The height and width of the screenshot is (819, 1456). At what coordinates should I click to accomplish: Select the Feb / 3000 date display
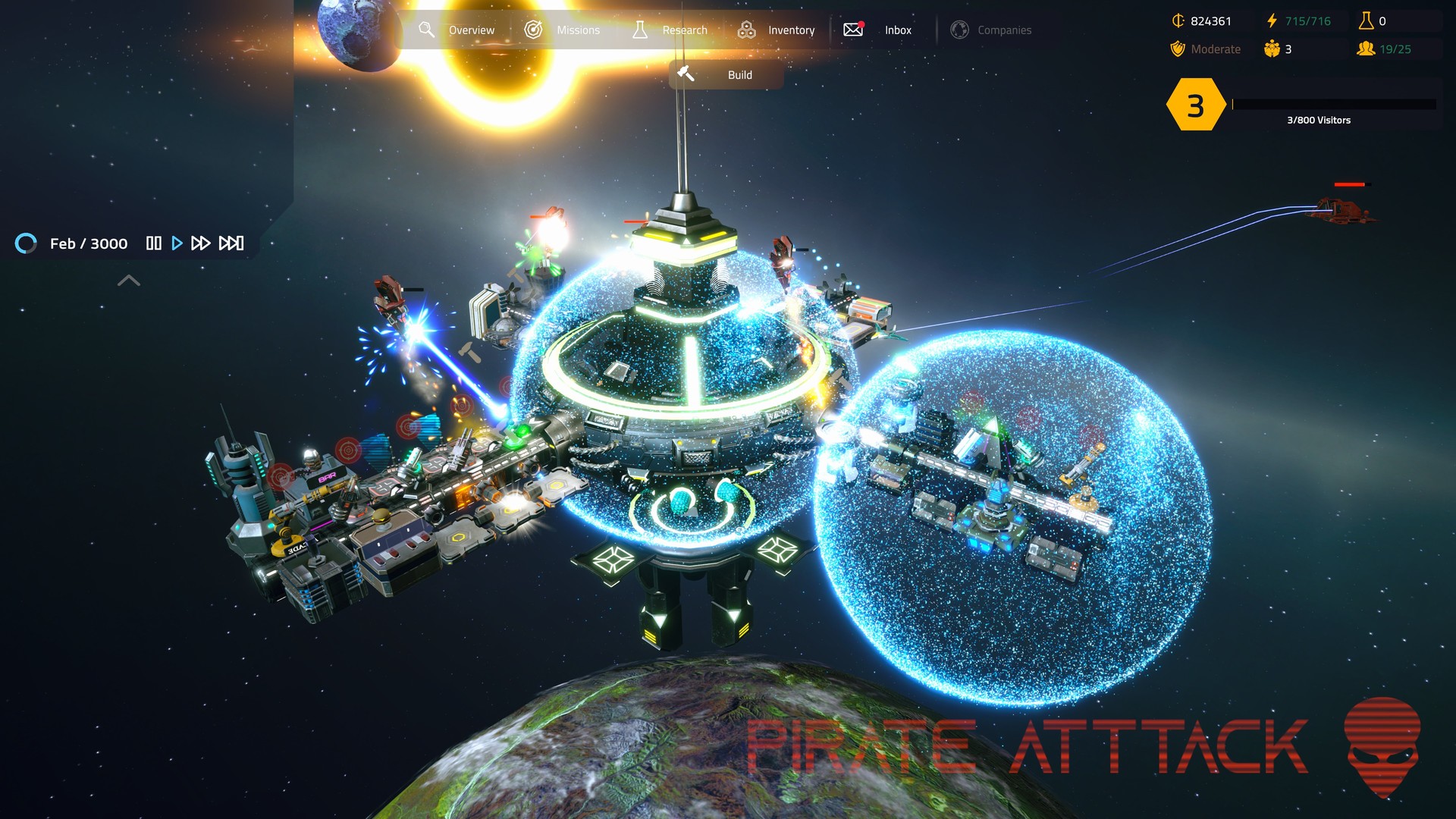click(89, 243)
